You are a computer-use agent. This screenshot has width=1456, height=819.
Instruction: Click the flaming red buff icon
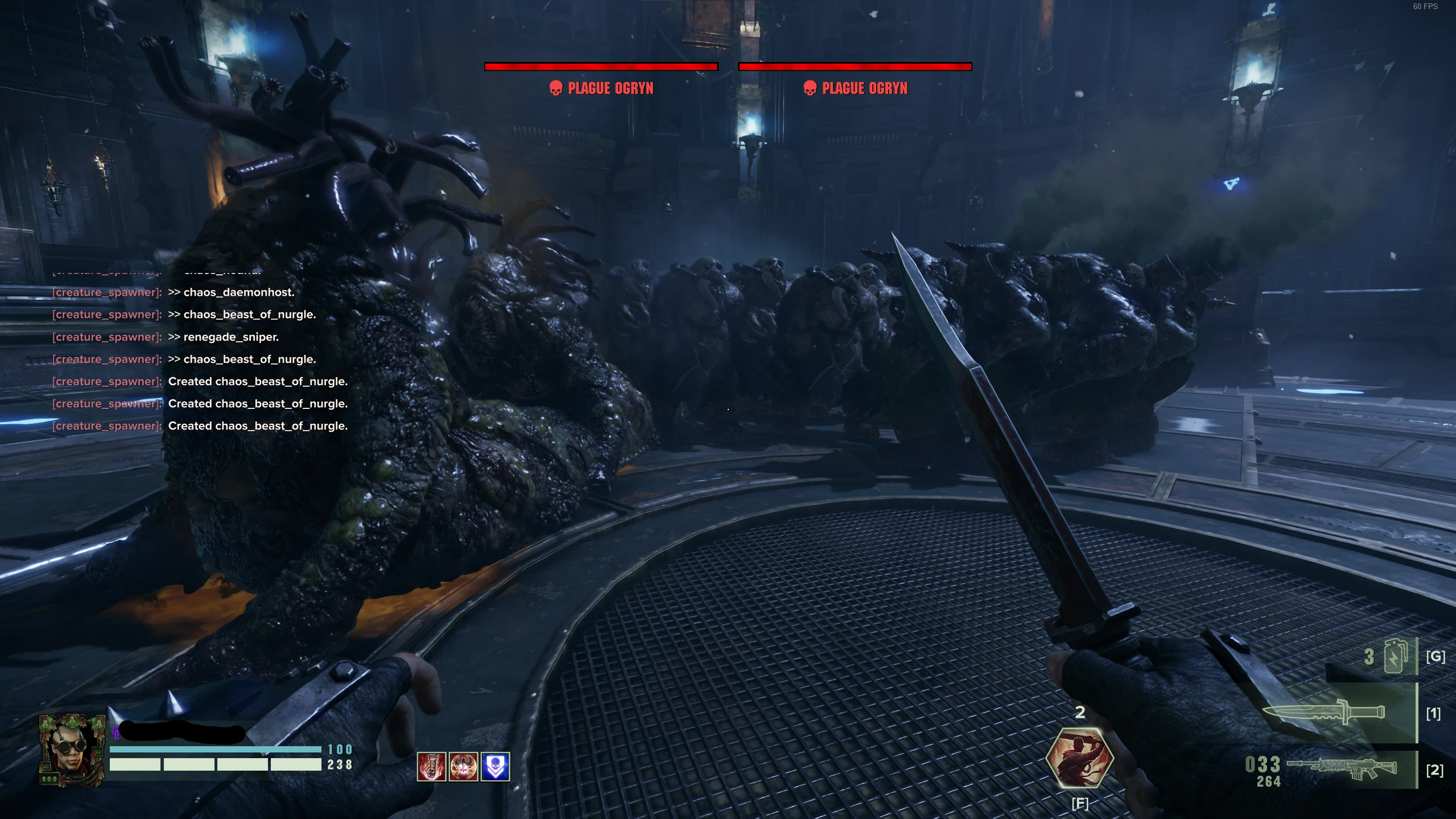(432, 766)
